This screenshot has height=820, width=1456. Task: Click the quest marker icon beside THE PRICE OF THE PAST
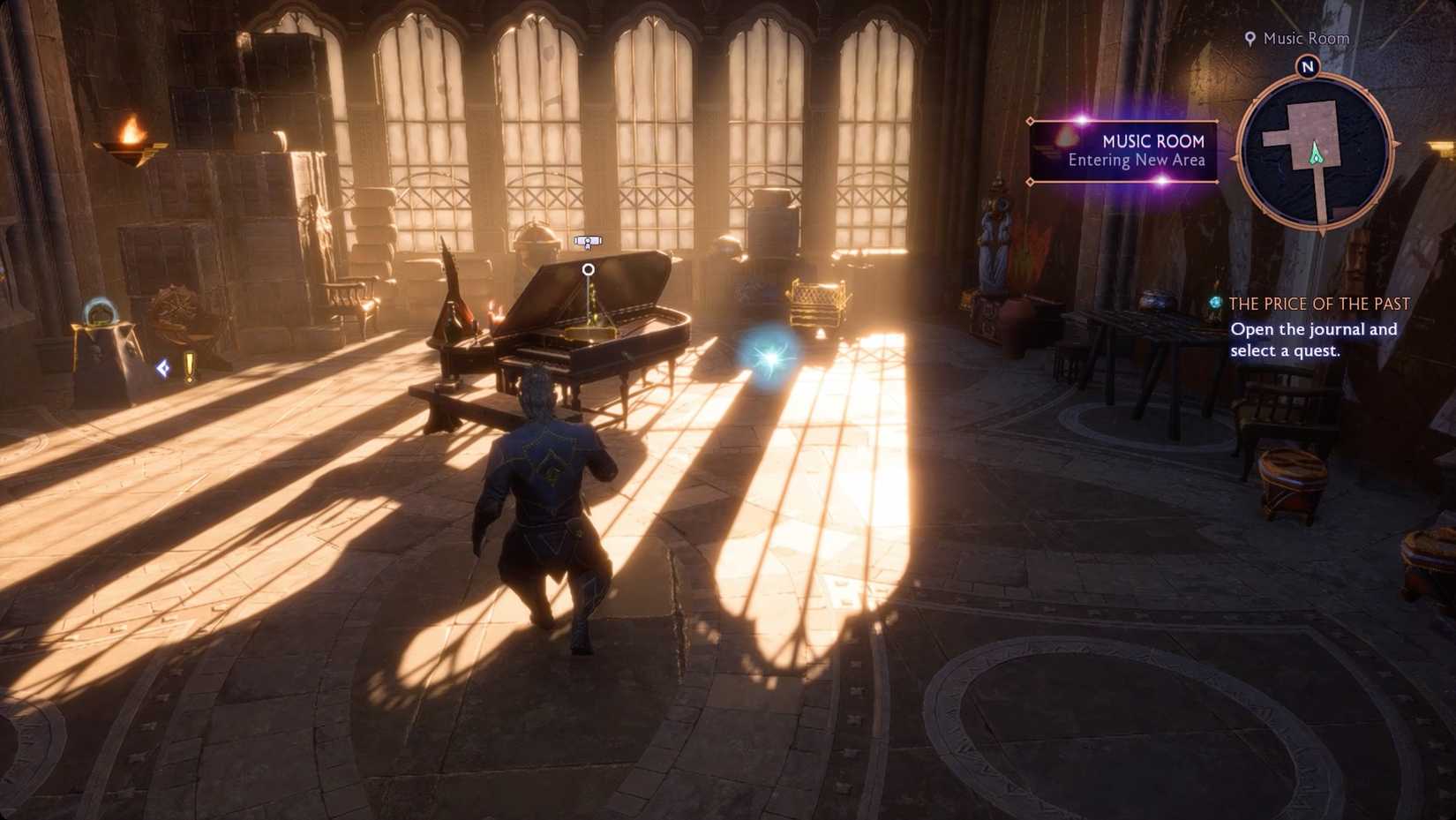(1216, 304)
